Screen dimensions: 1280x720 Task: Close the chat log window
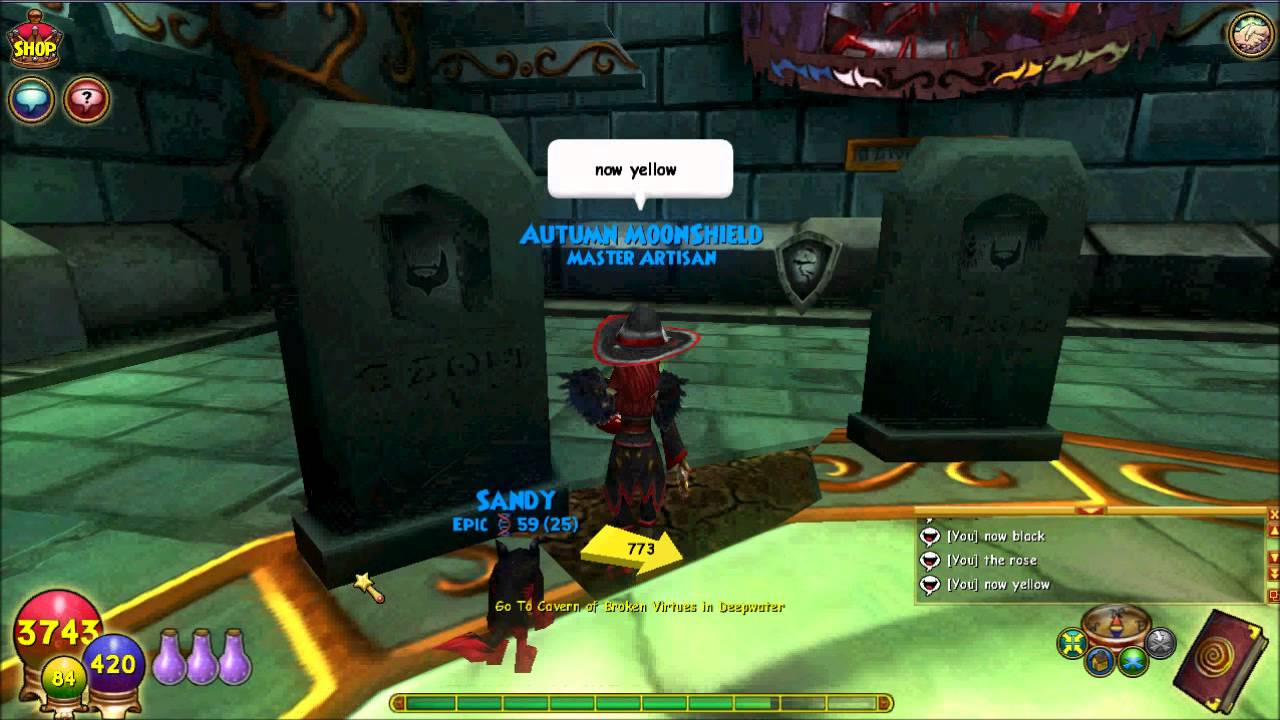[x=1273, y=514]
